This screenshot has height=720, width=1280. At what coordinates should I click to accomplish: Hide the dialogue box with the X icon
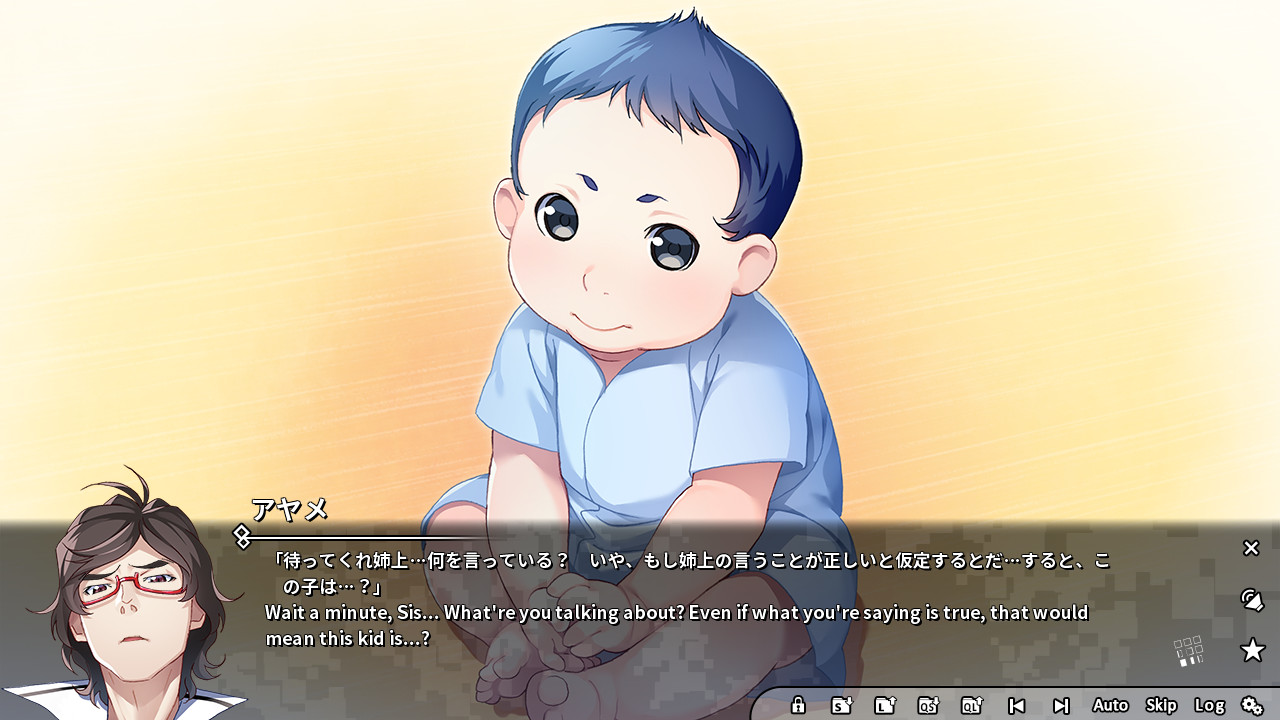tap(1250, 548)
